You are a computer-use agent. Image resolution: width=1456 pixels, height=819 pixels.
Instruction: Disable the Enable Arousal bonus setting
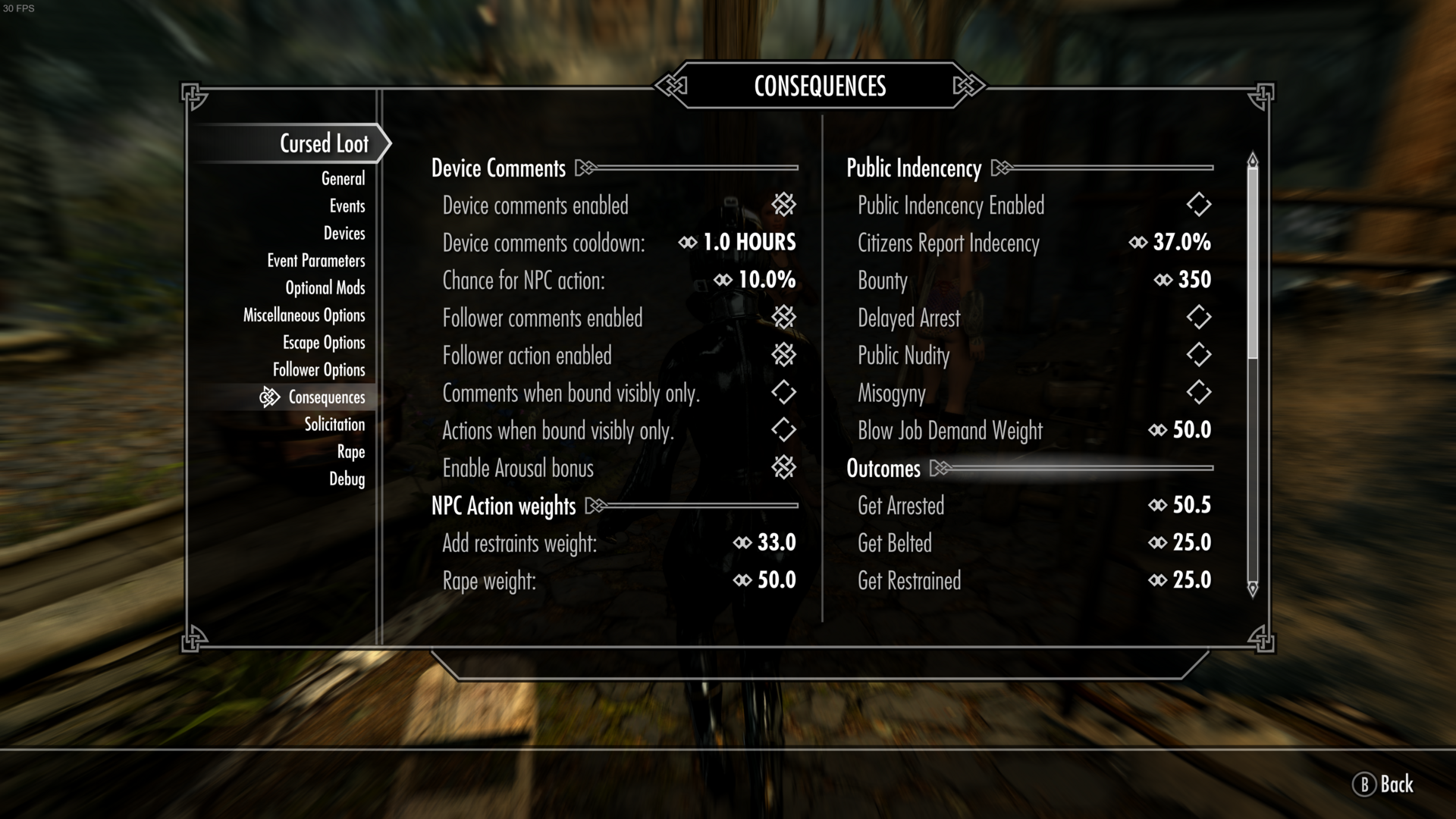pyautogui.click(x=783, y=468)
